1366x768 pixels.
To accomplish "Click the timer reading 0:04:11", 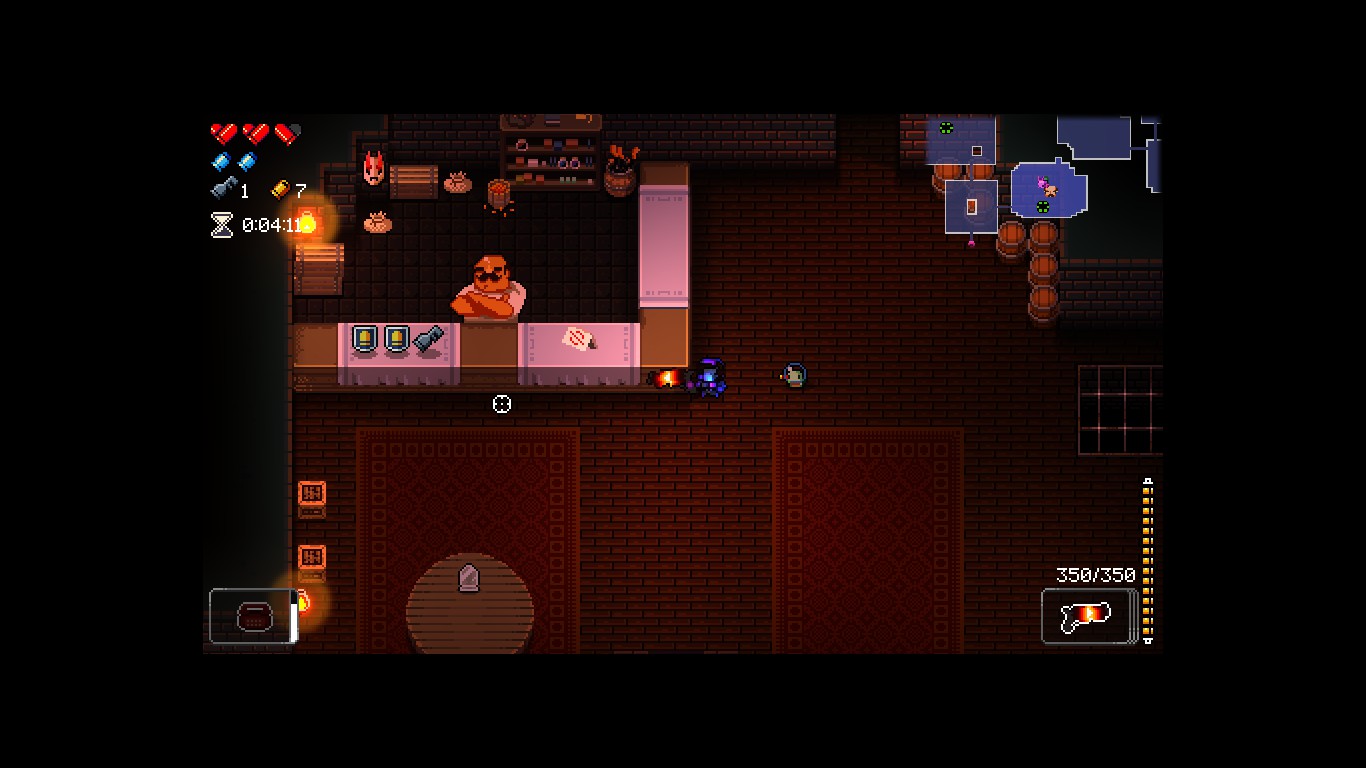I will (x=270, y=223).
